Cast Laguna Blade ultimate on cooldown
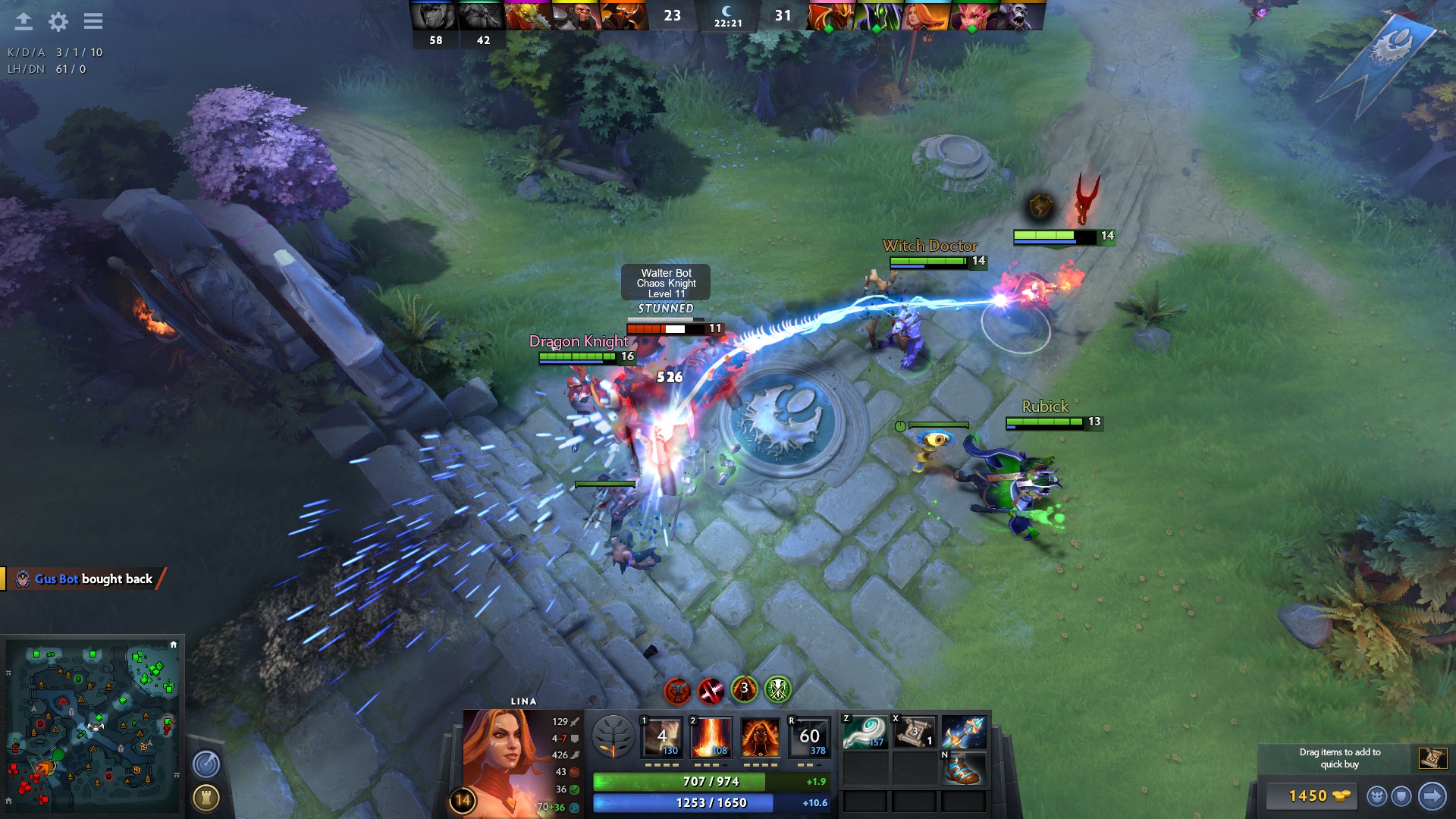This screenshot has width=1456, height=819. point(809,737)
